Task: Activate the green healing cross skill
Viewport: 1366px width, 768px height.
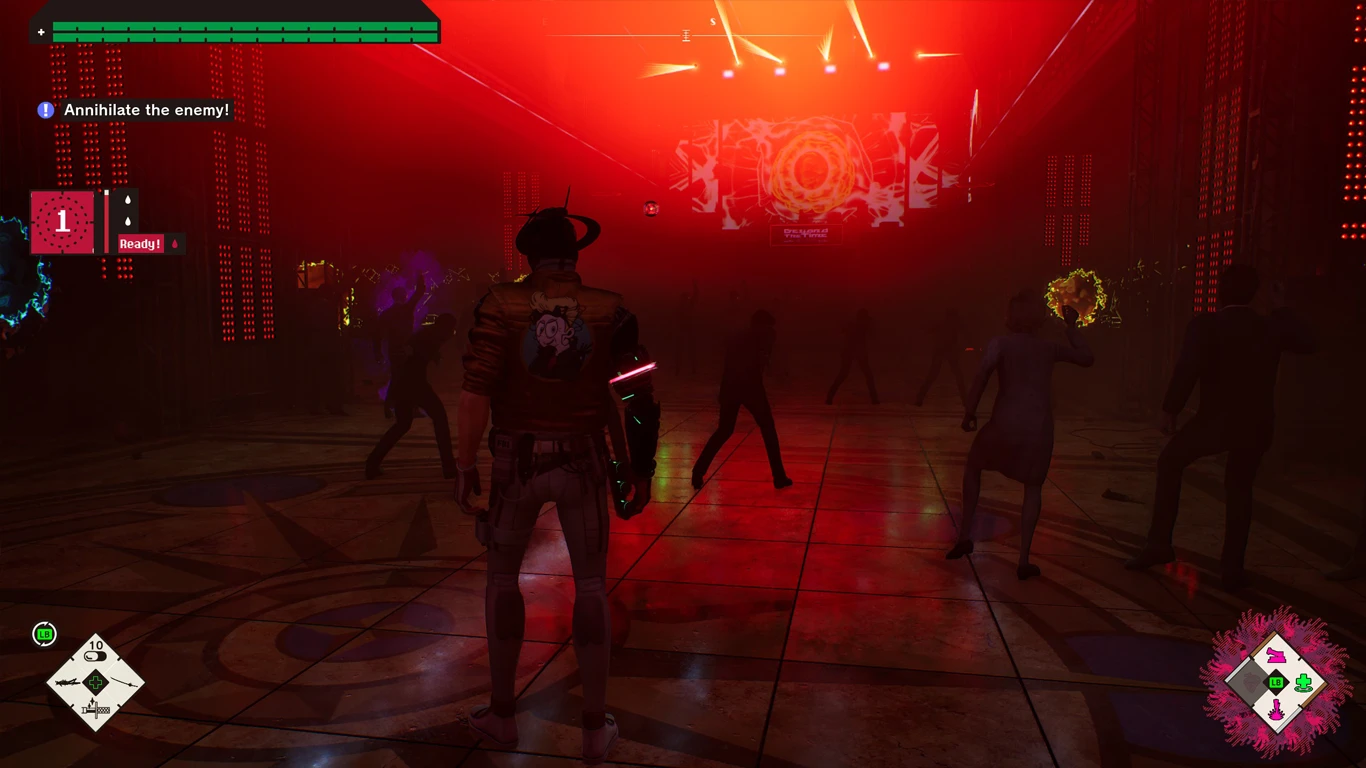Action: pos(1303,684)
